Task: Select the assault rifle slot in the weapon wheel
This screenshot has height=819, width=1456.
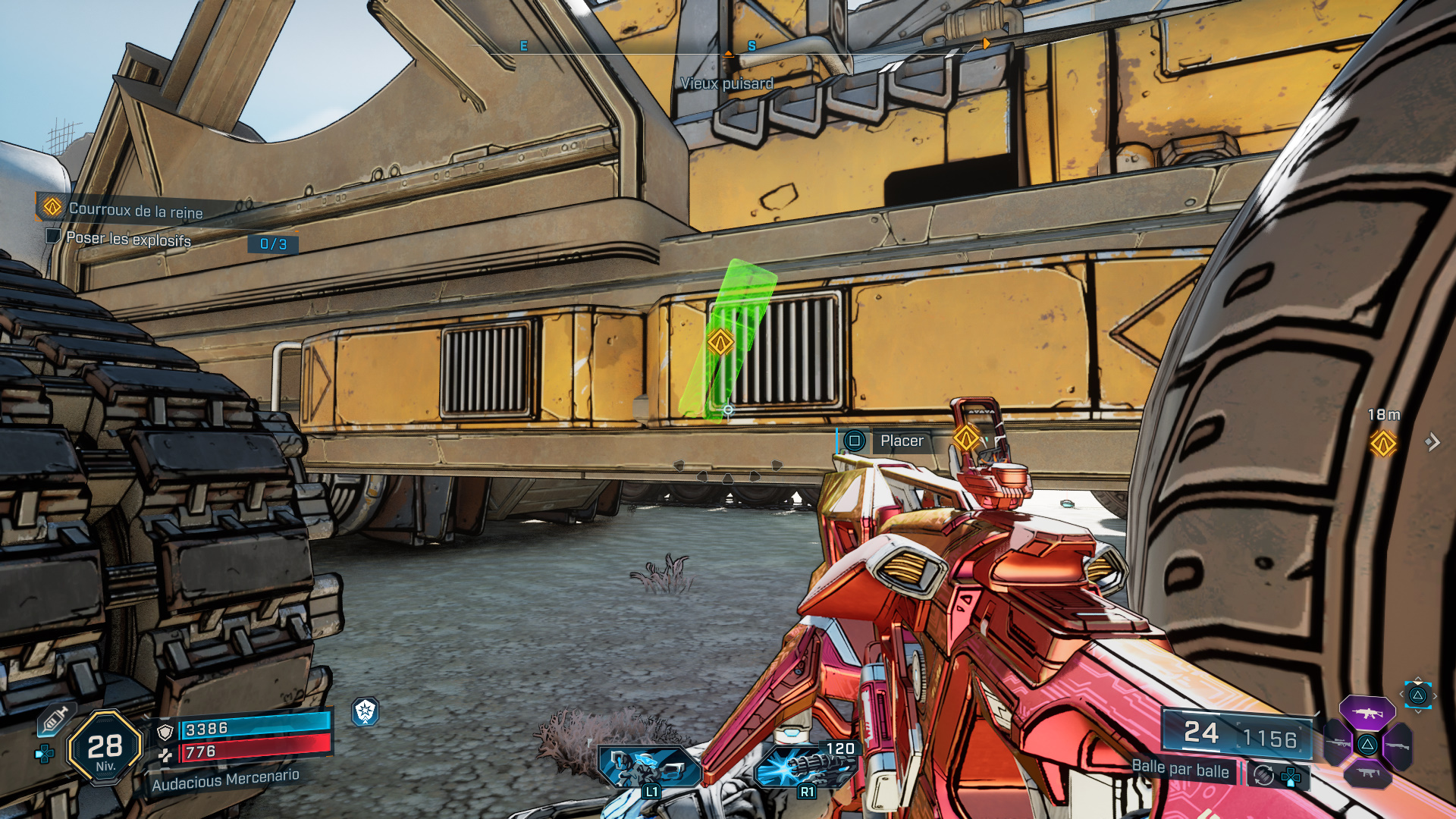Action: point(1367,713)
